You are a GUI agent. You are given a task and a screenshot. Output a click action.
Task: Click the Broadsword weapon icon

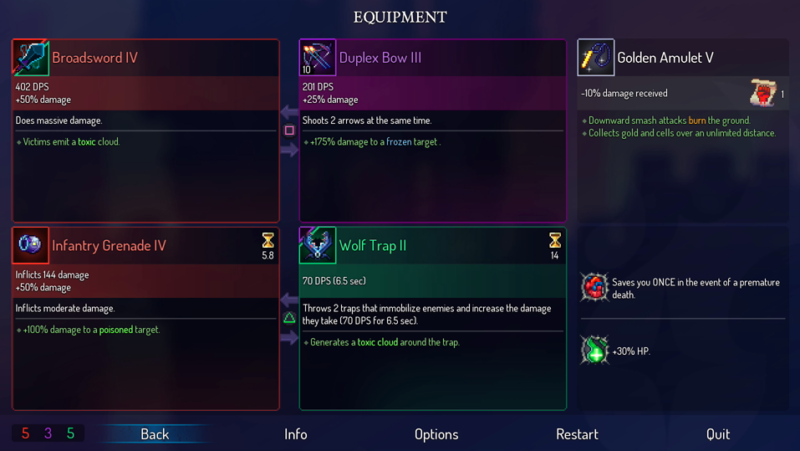(x=31, y=58)
